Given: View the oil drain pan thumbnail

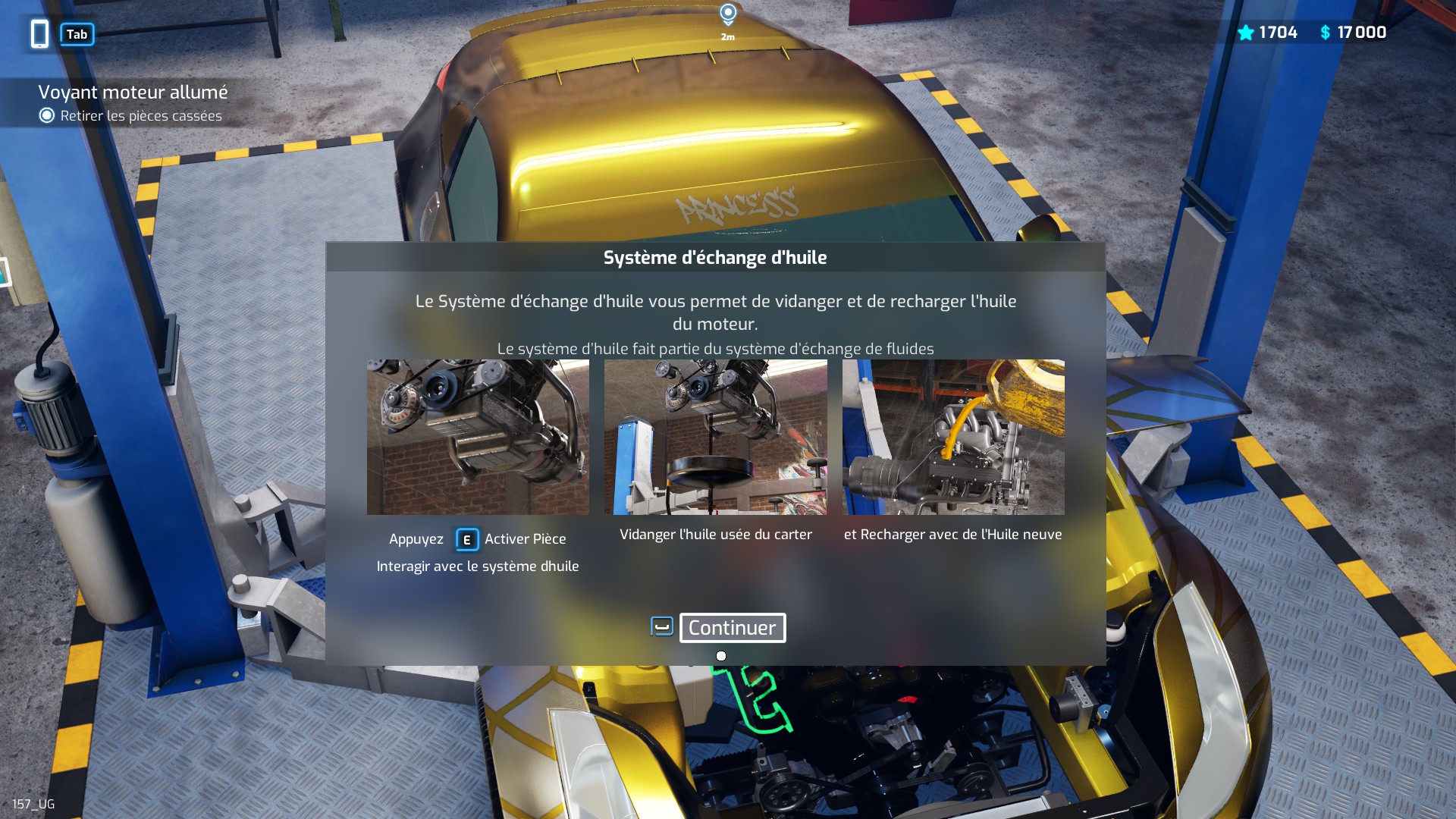Looking at the screenshot, I should pos(715,437).
